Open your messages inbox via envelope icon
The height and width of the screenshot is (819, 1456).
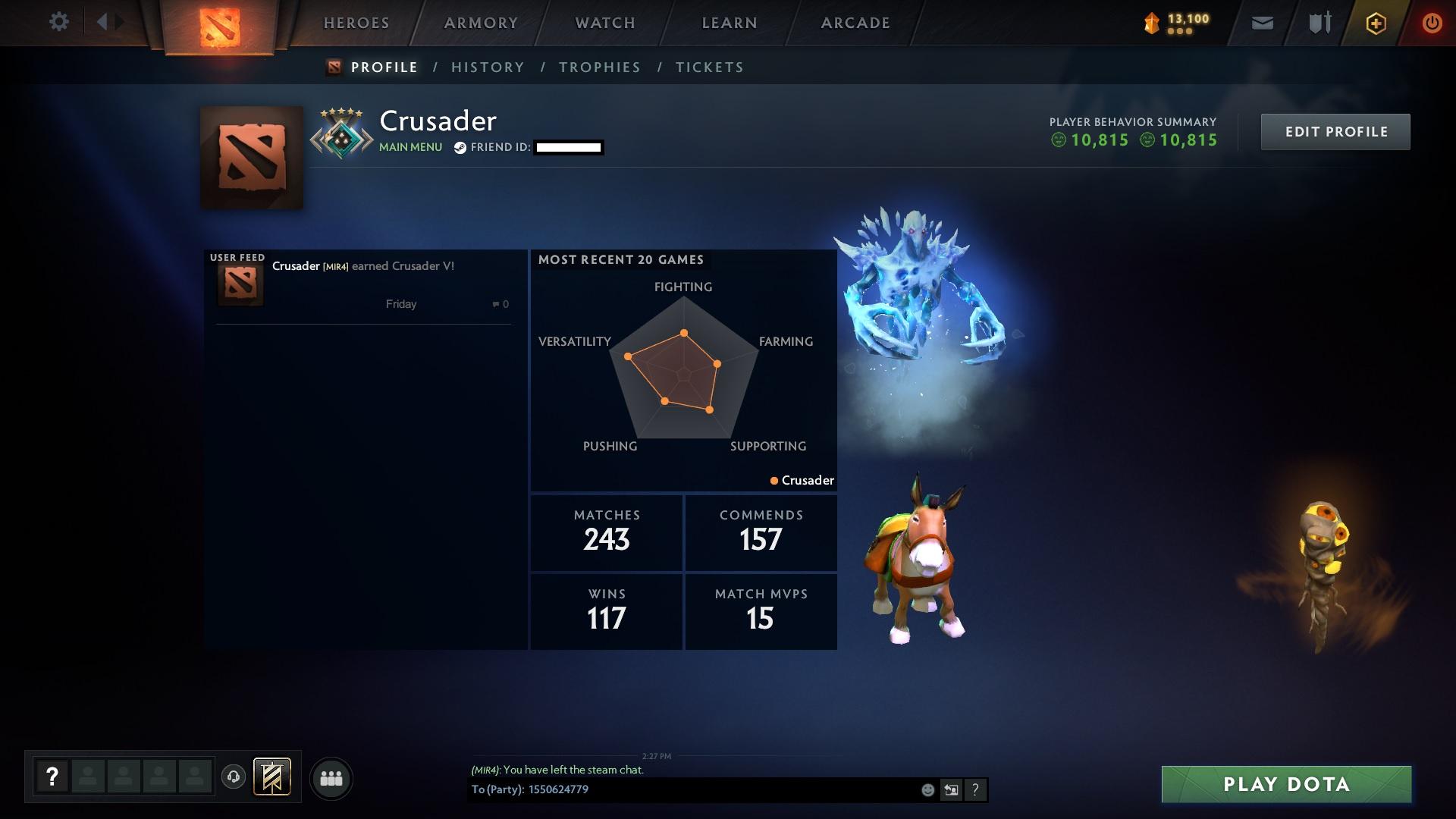pos(1261,23)
